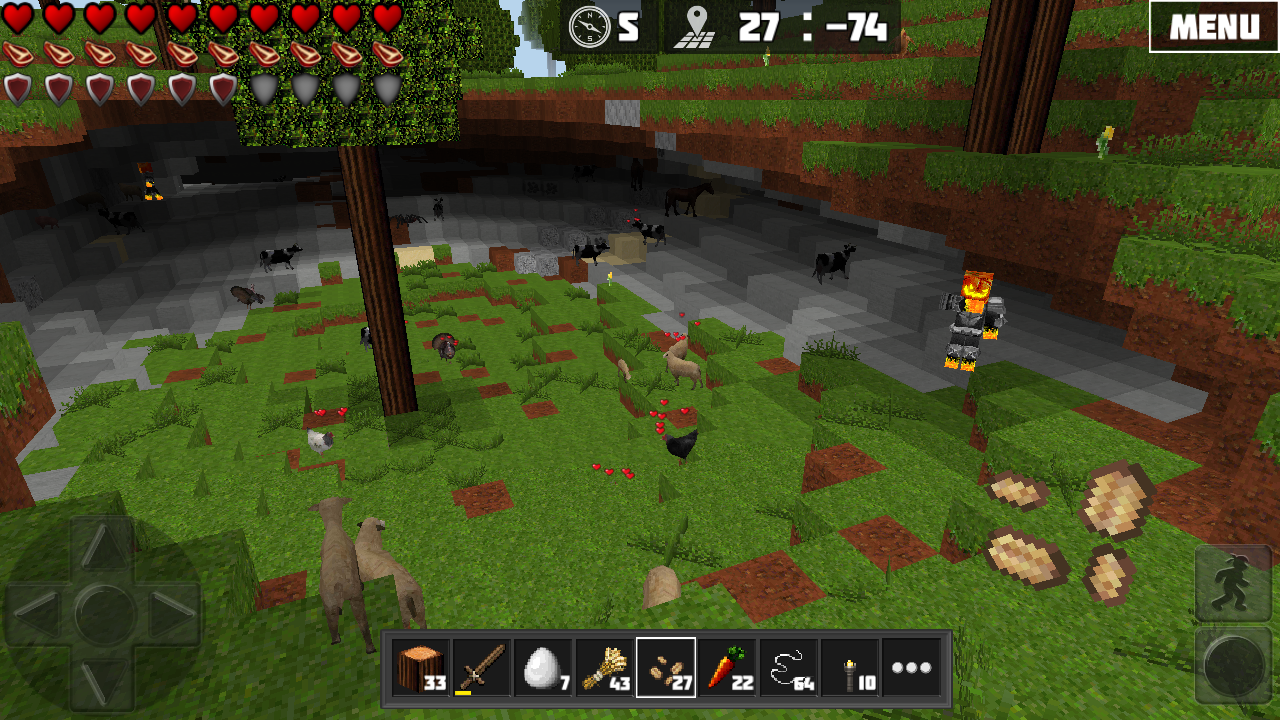Tap the round action button below walking figure
This screenshot has width=1280, height=720.
tap(1233, 662)
